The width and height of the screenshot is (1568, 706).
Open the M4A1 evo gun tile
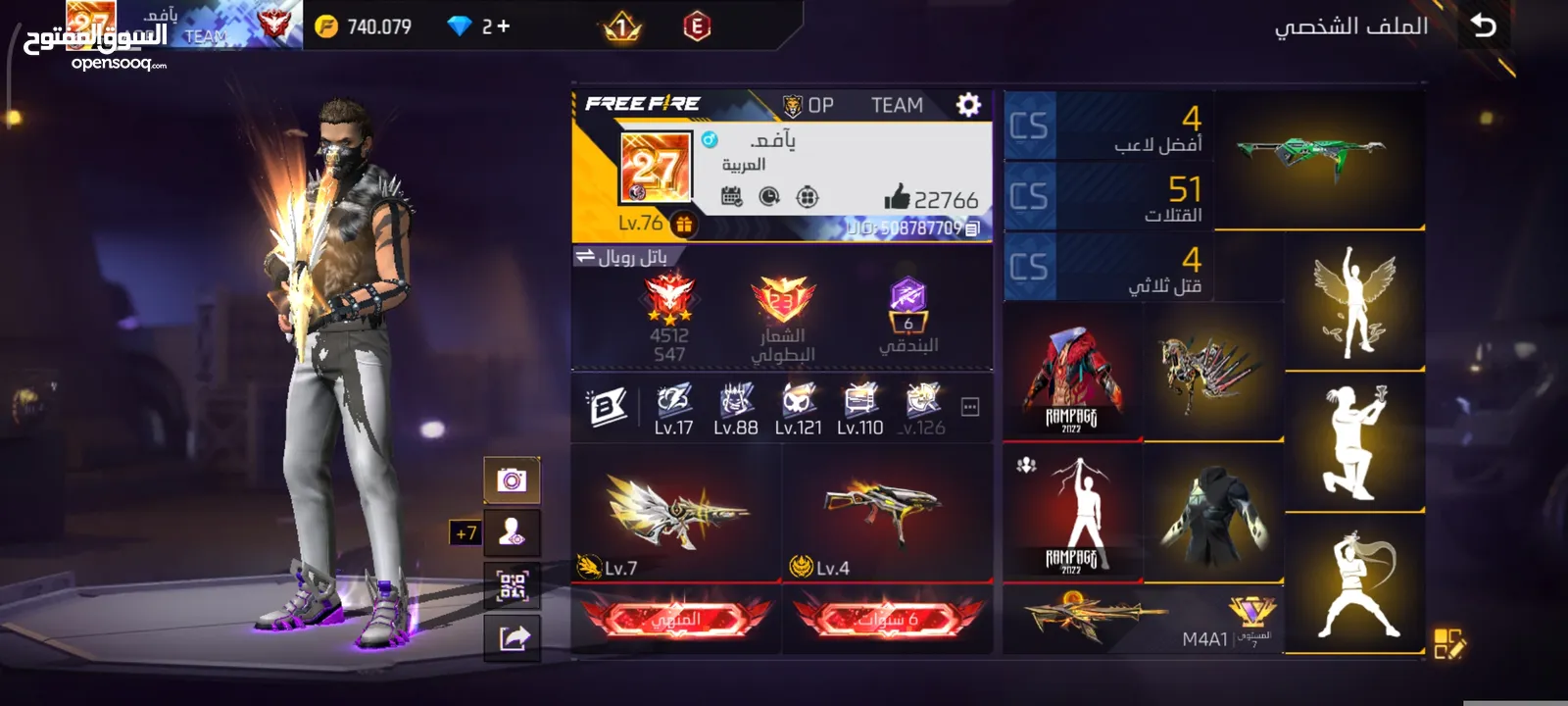pyautogui.click(x=1143, y=620)
